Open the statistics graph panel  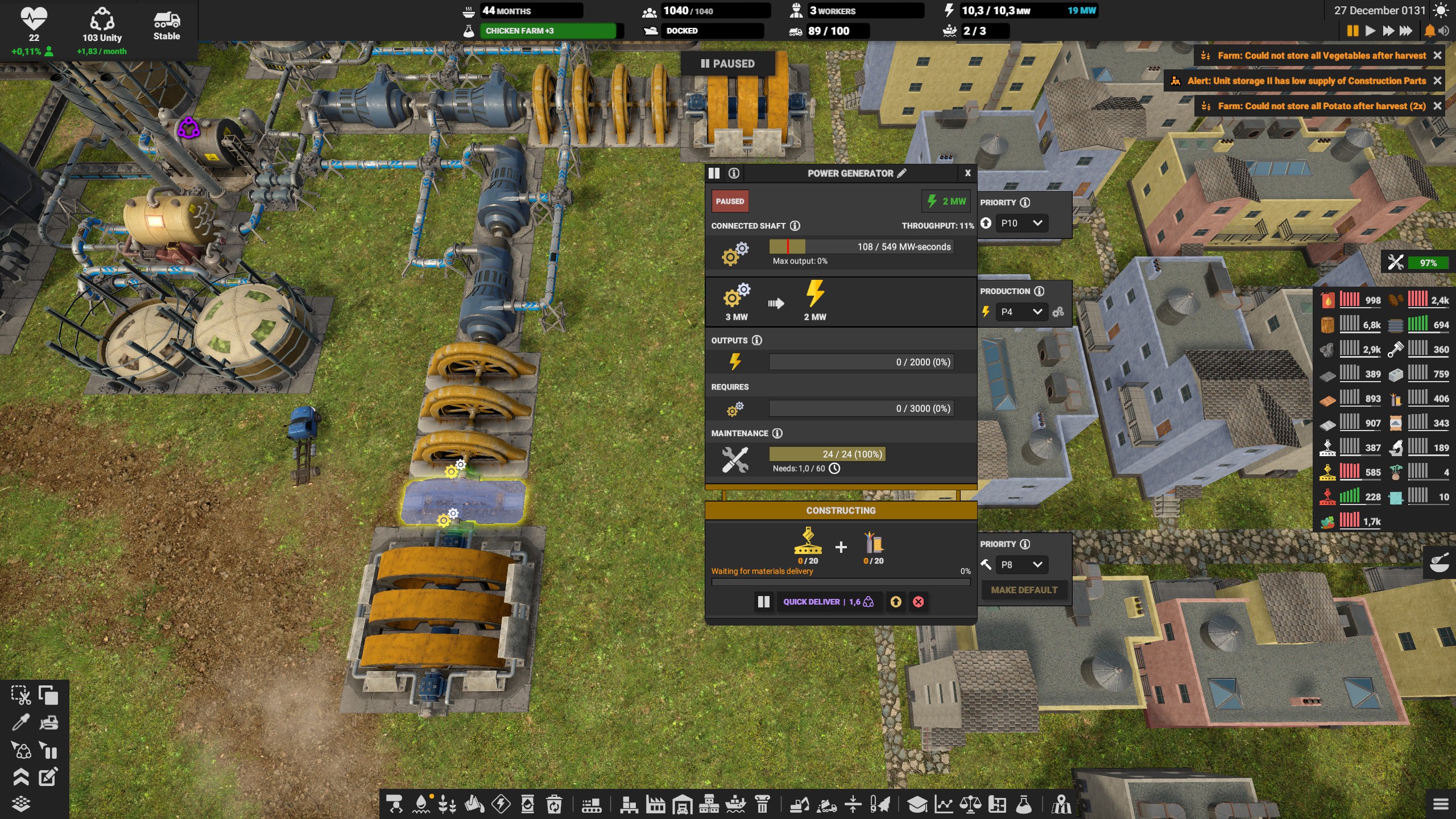[944, 804]
